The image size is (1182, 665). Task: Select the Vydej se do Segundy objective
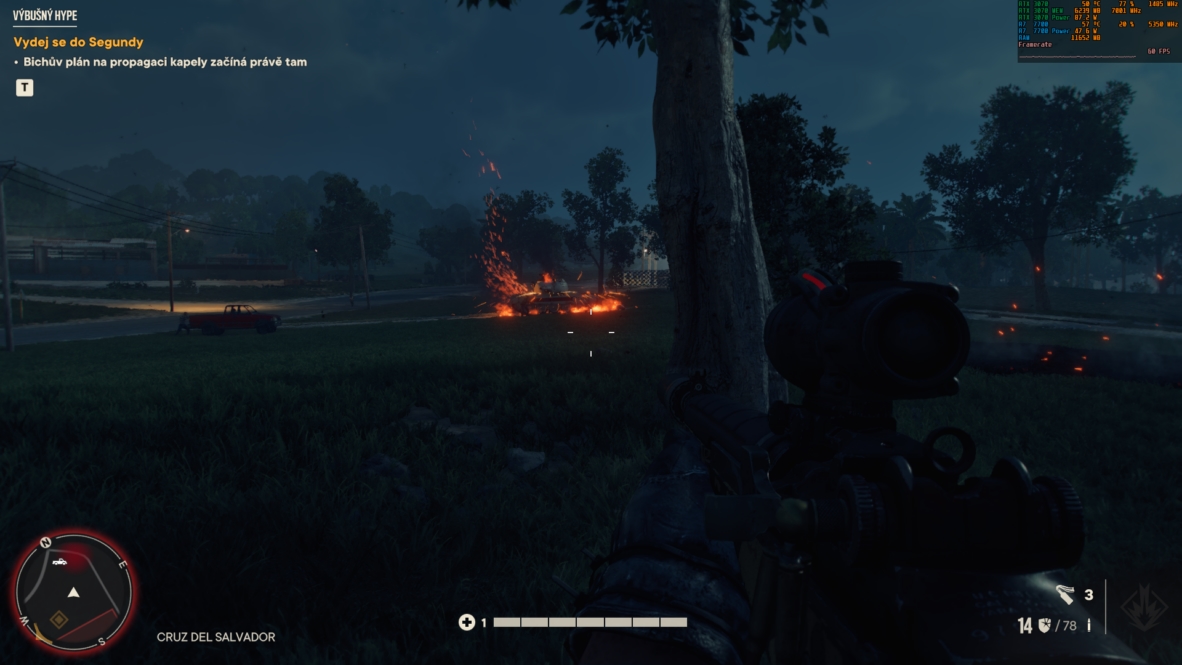pos(78,42)
